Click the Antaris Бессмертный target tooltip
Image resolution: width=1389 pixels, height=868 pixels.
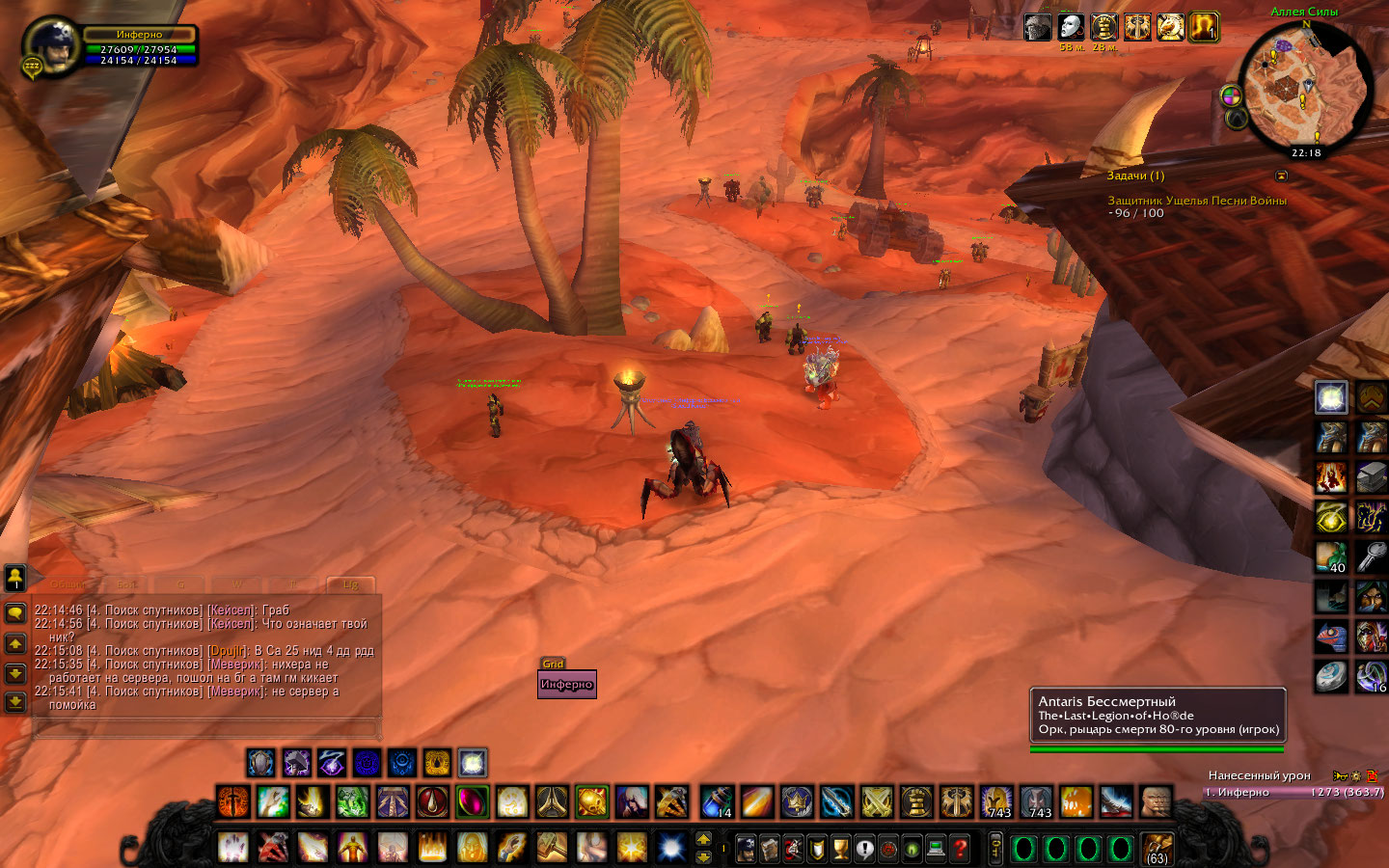1157,715
